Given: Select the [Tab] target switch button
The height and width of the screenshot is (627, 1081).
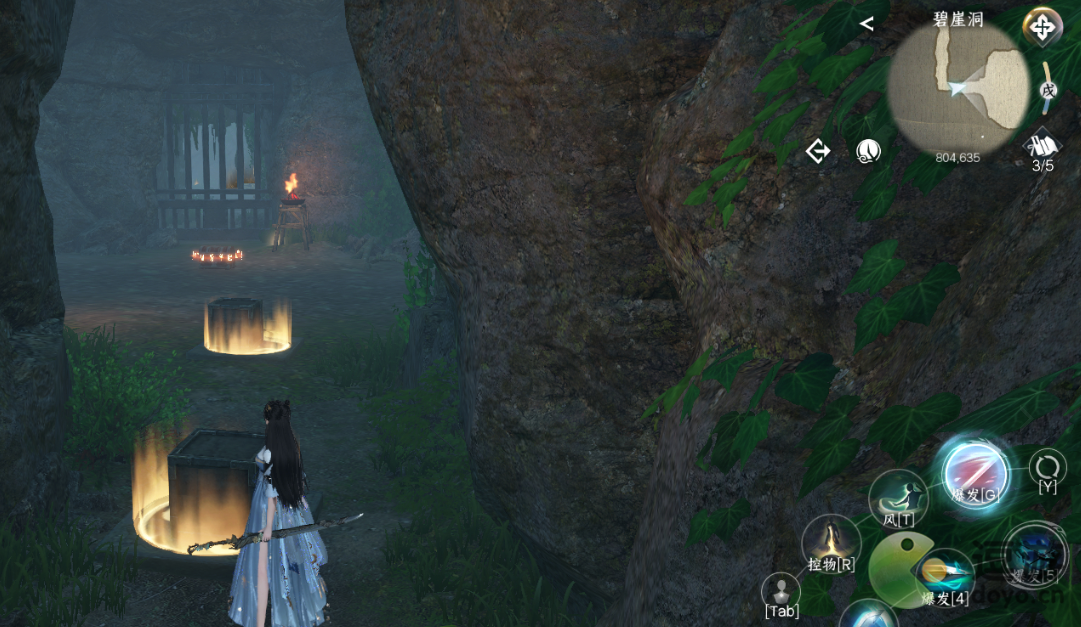Looking at the screenshot, I should tap(780, 592).
